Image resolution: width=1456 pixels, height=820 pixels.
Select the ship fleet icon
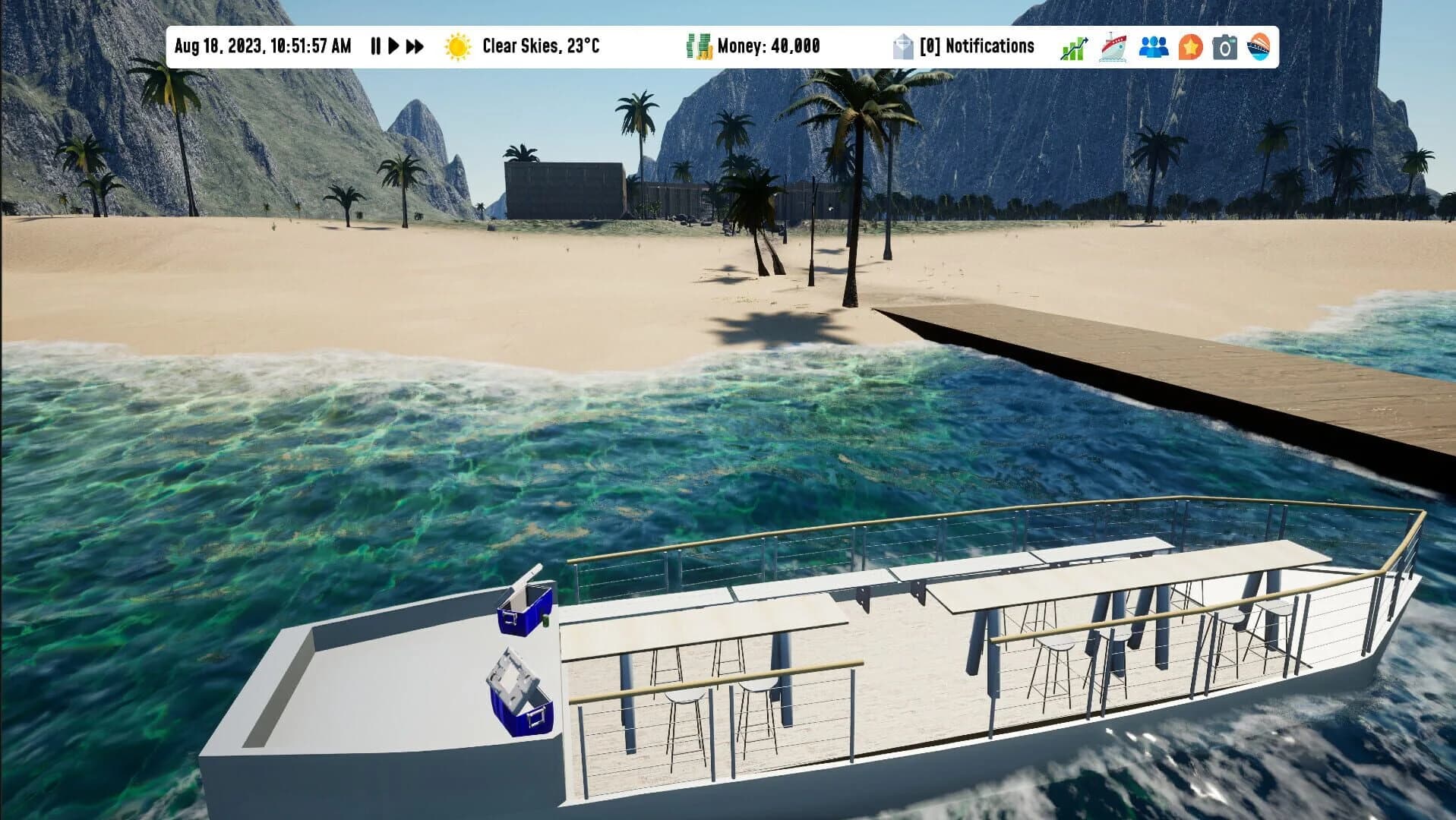click(x=1113, y=46)
